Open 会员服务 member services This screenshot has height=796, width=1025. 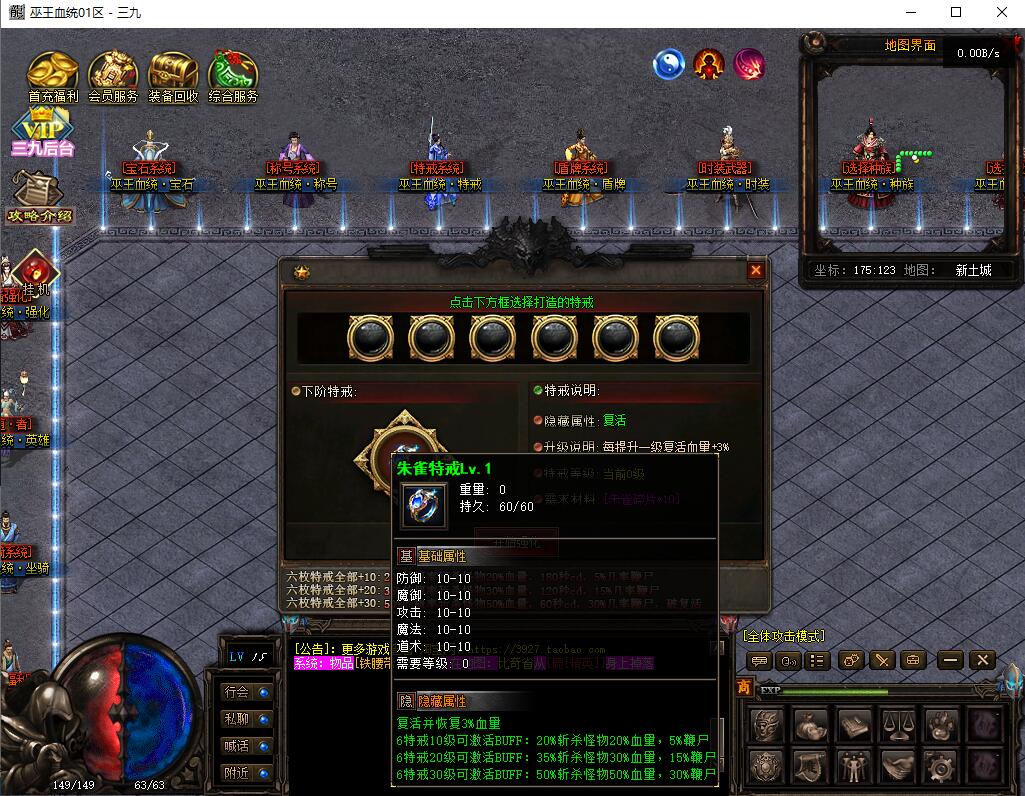pyautogui.click(x=113, y=73)
